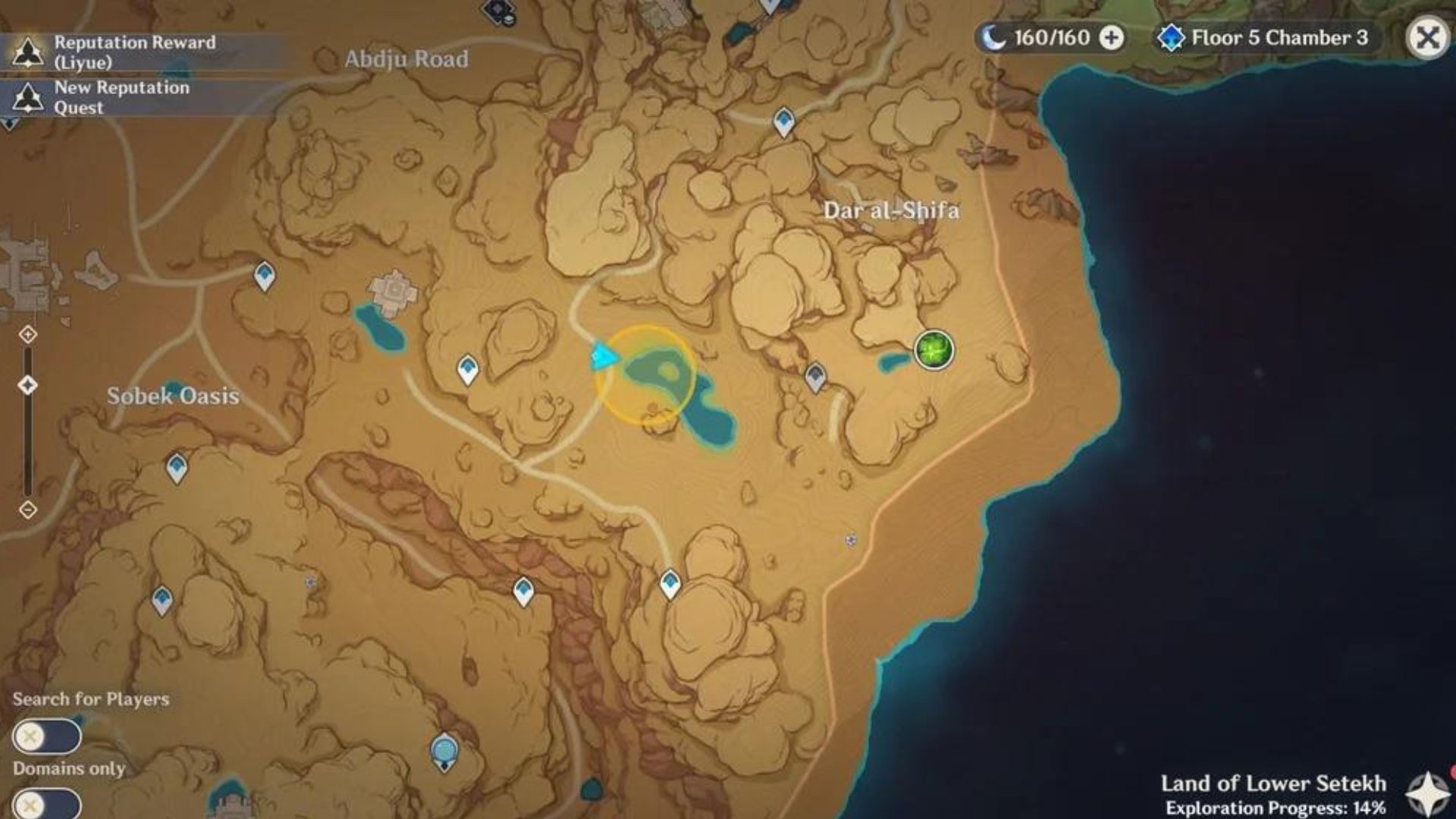
Task: Click the zoom slider handle
Action: coord(29,385)
